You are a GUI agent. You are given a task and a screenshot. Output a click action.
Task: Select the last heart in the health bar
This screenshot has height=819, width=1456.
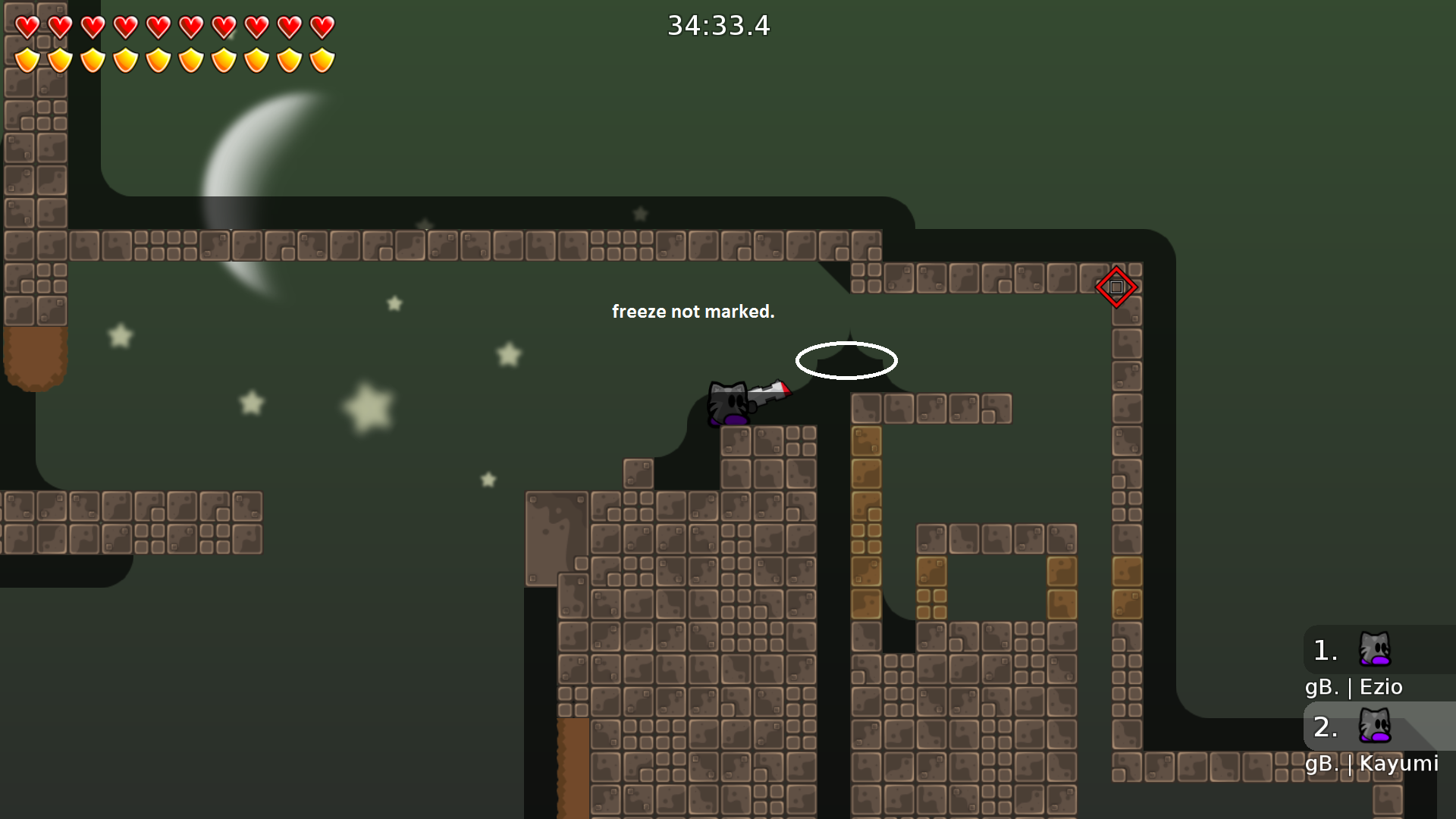coord(321,25)
